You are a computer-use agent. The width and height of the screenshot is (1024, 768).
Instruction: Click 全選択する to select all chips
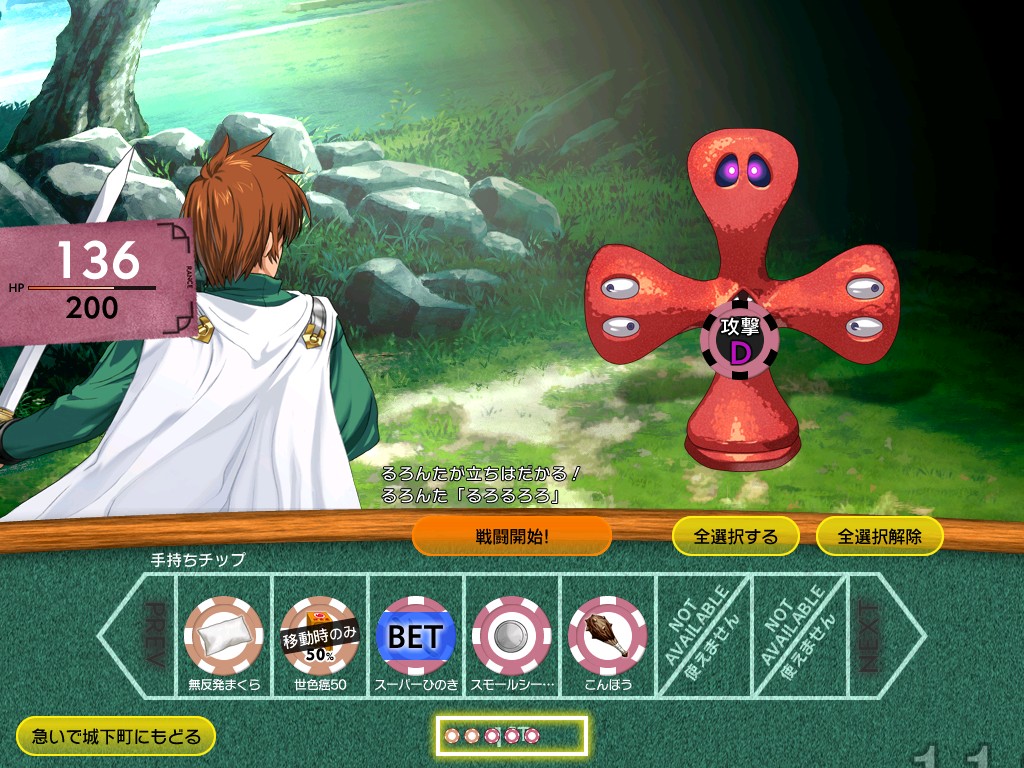tap(736, 536)
